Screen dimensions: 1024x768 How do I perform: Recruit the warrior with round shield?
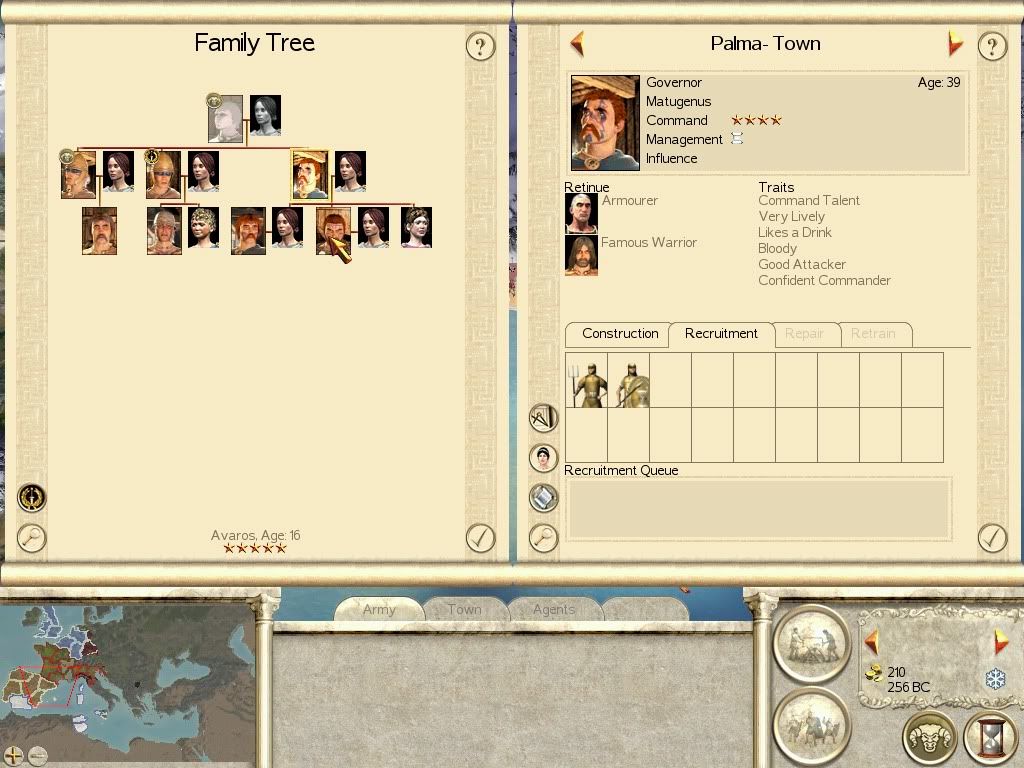pos(629,380)
